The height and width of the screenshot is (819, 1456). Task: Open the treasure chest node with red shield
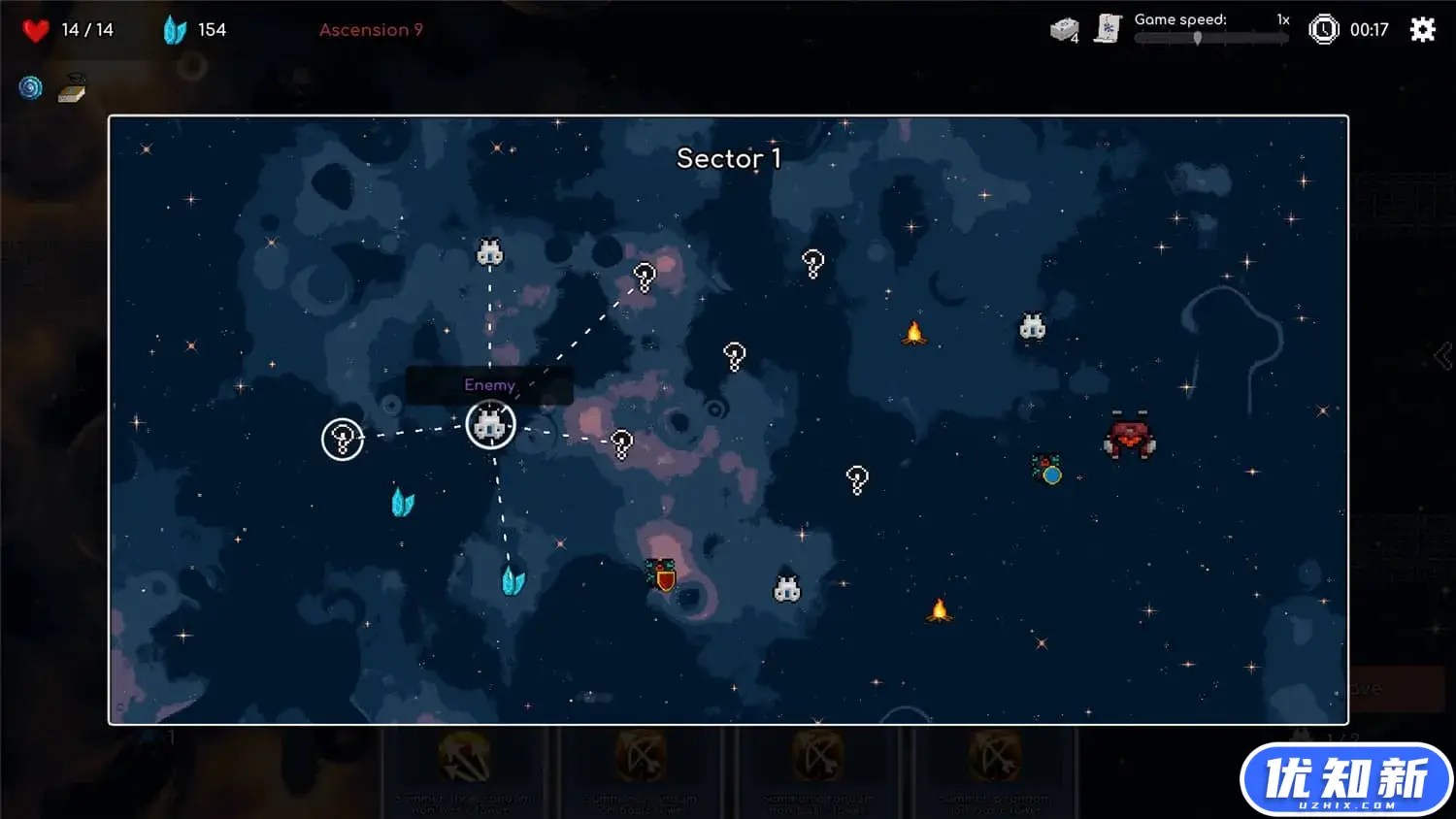pyautogui.click(x=661, y=573)
